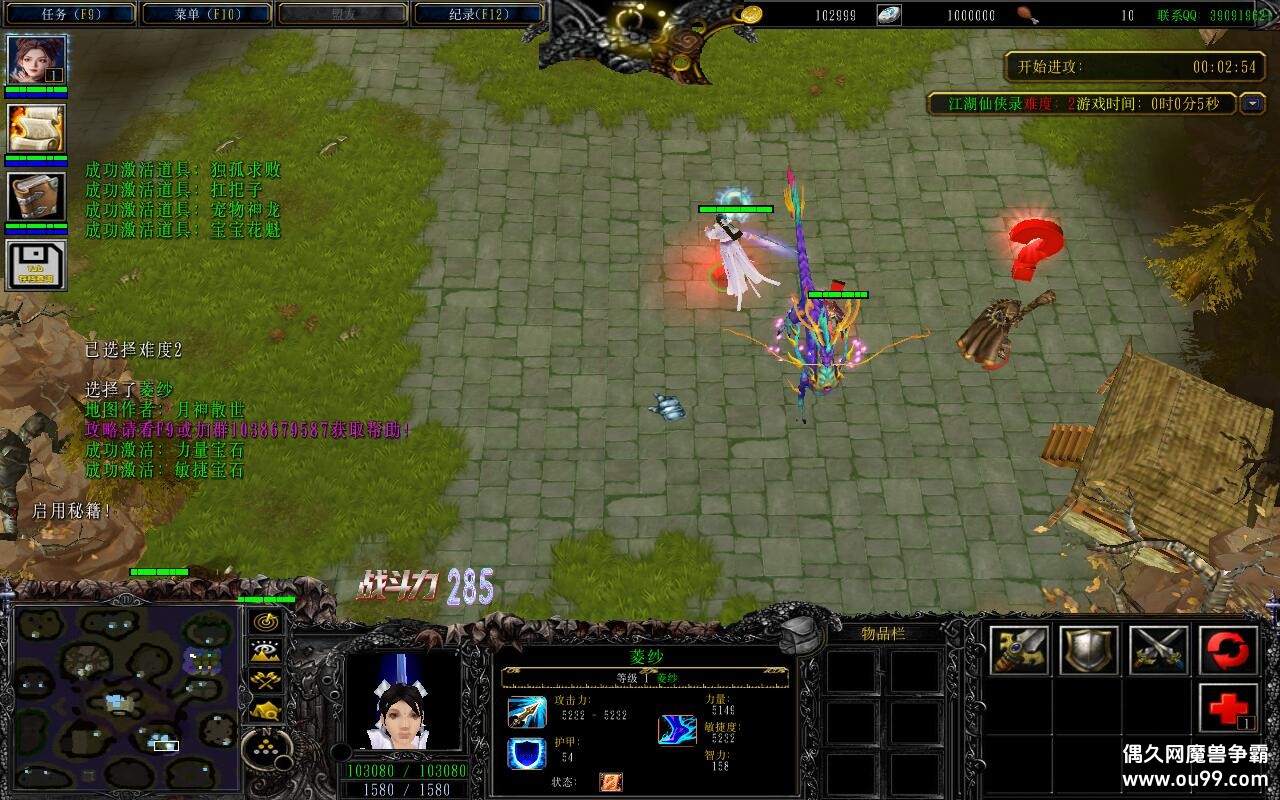Viewport: 1280px width, 800px height.
Task: Select the leather book unit icon
Action: 37,196
